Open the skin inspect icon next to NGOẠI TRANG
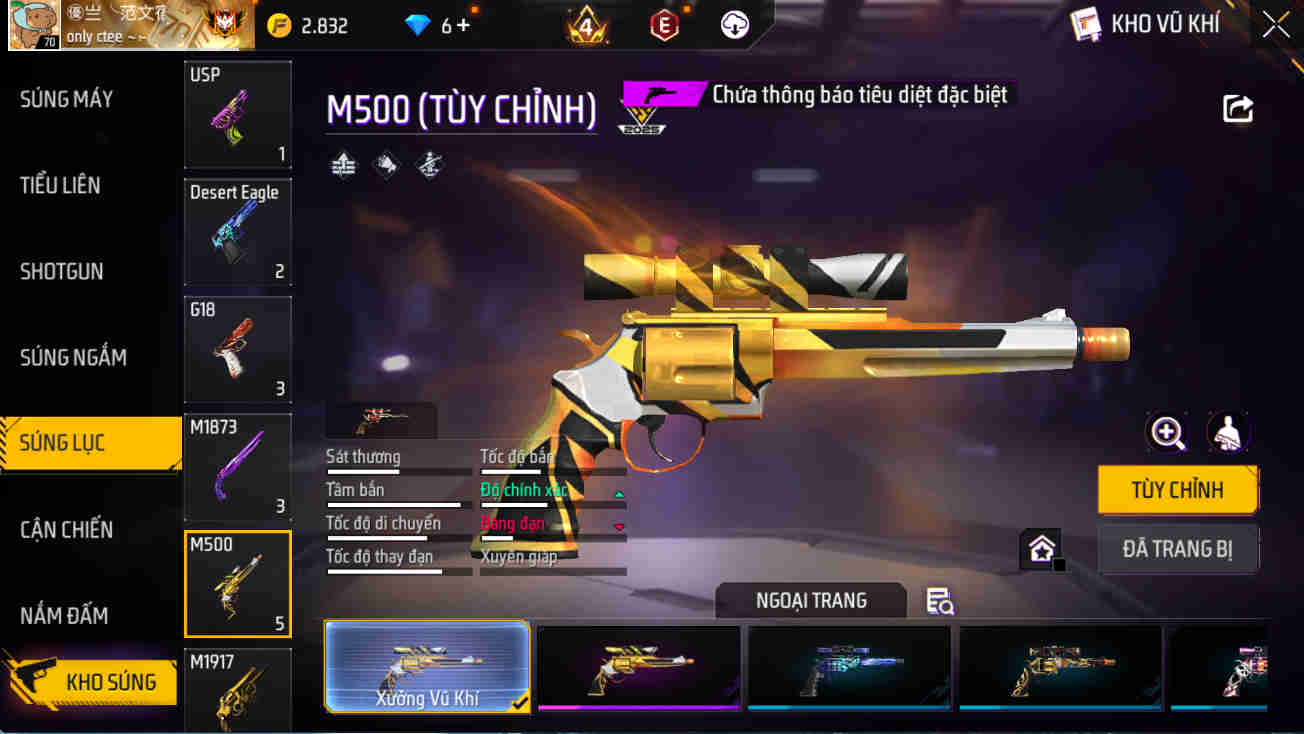Screen dimensions: 1304x734 (938, 601)
